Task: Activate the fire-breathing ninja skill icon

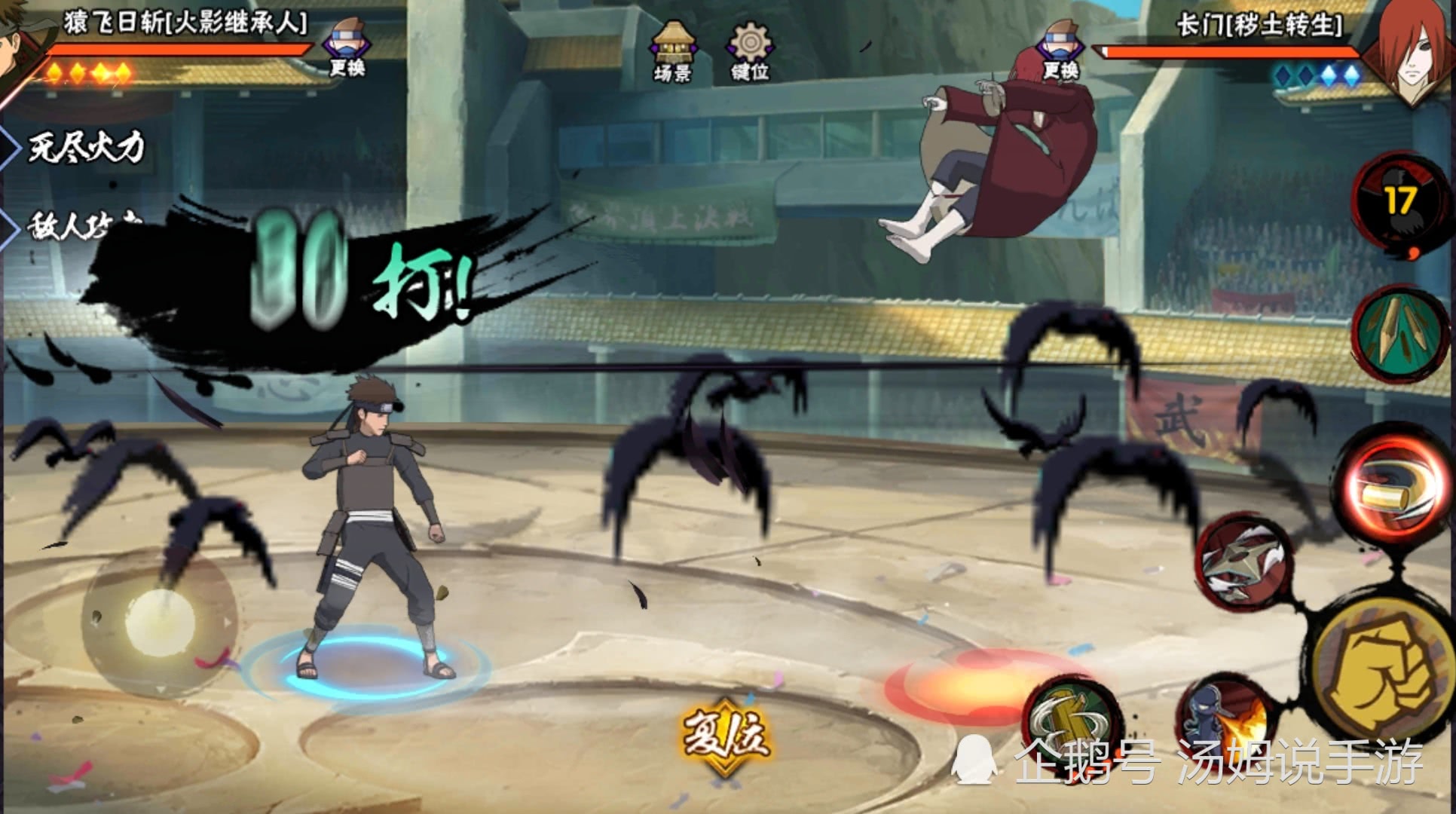Action: [x=1224, y=722]
